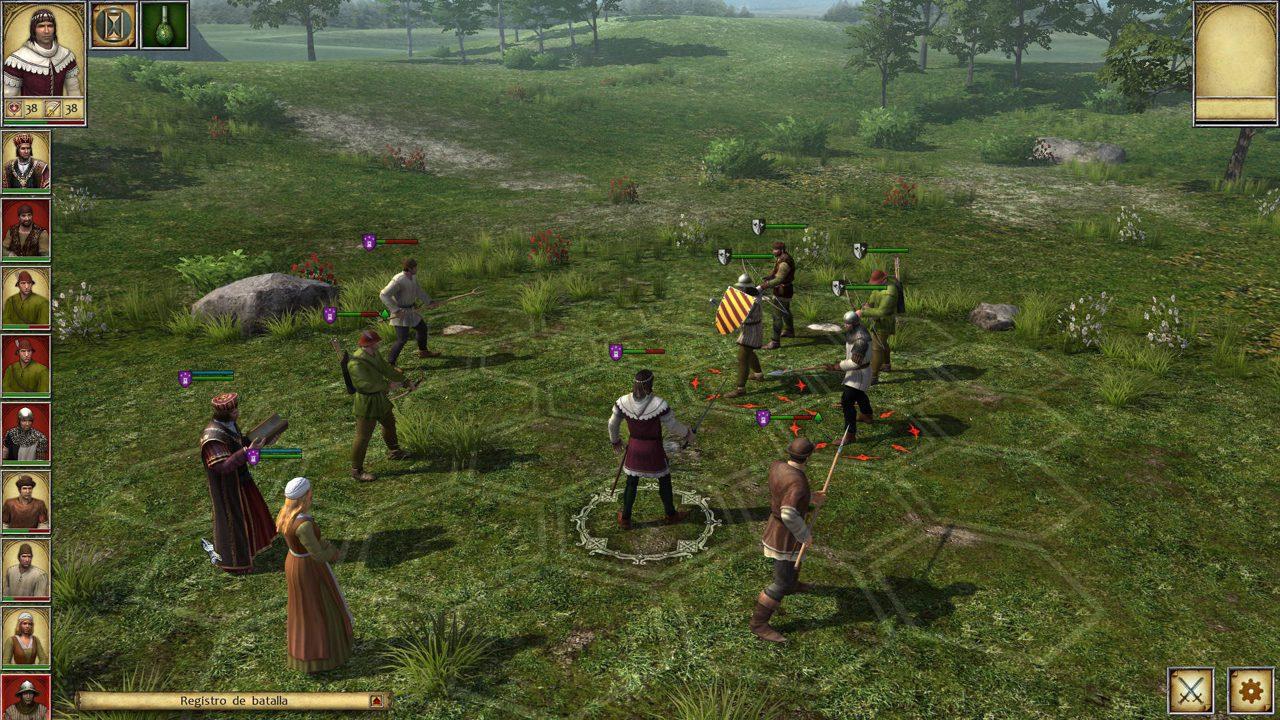
Task: Activate the crossed swords auto-battle icon
Action: (x=1192, y=690)
